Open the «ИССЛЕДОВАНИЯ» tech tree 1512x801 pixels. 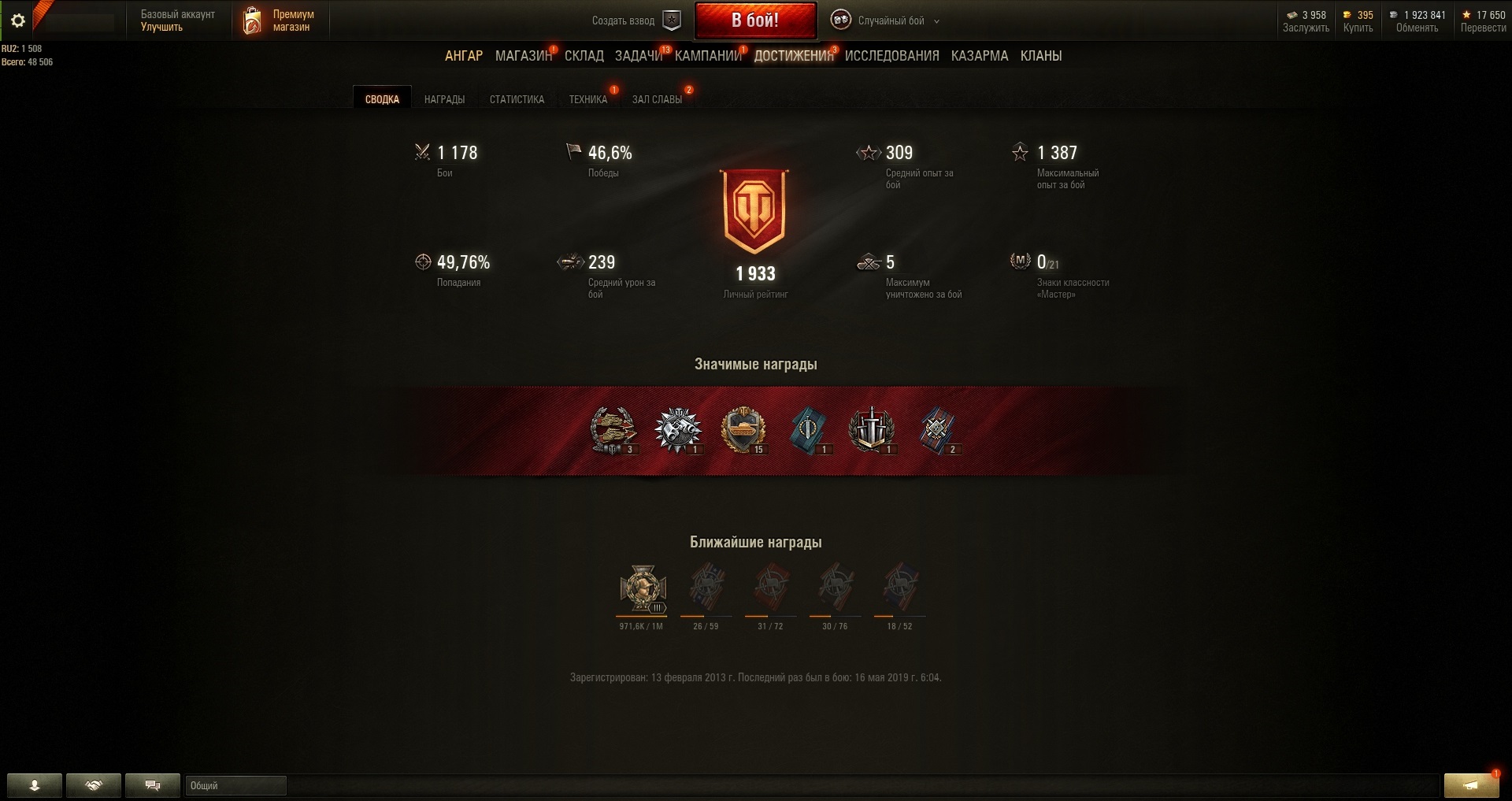point(891,56)
